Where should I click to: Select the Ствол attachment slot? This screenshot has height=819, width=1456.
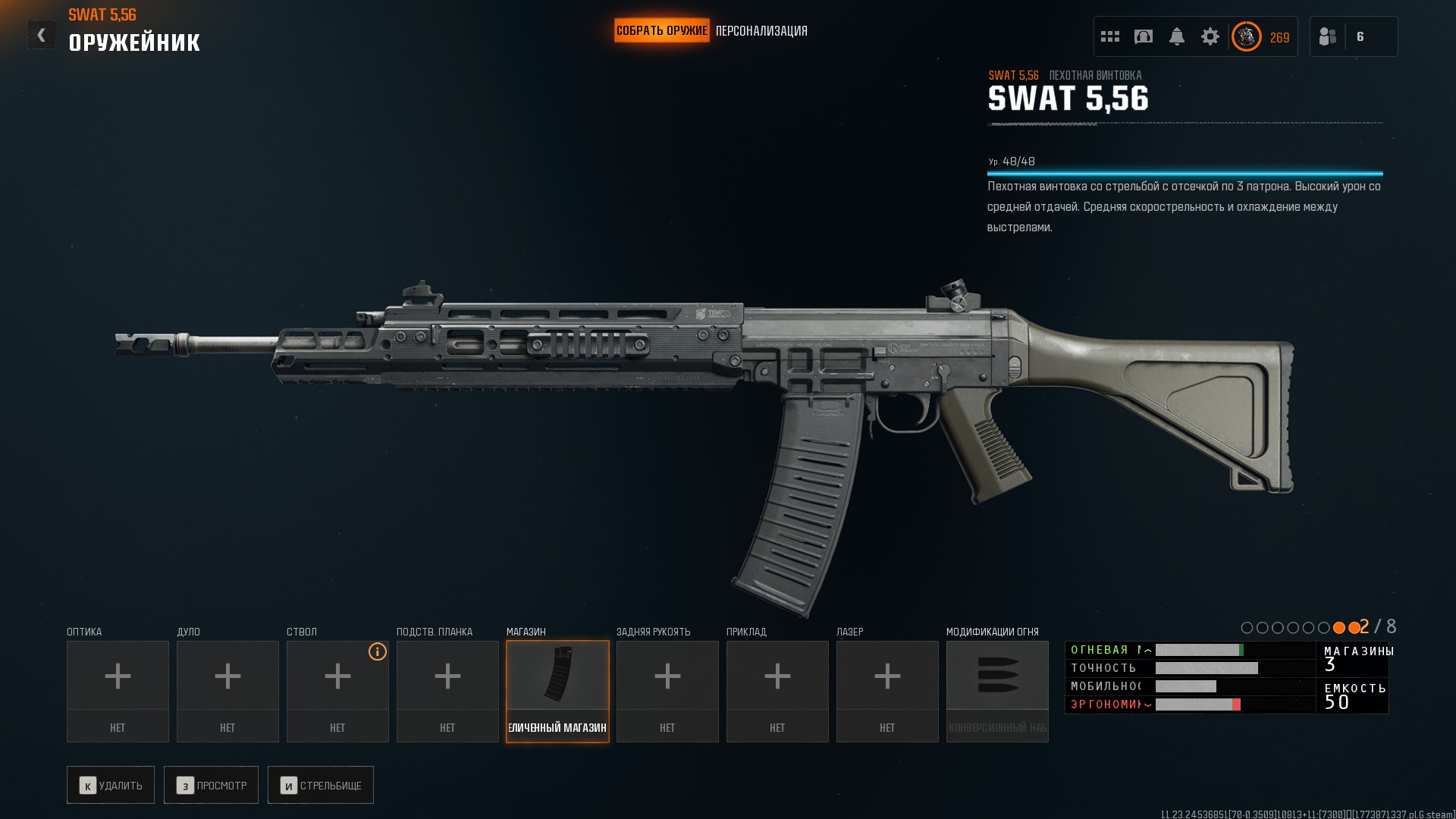coord(337,691)
